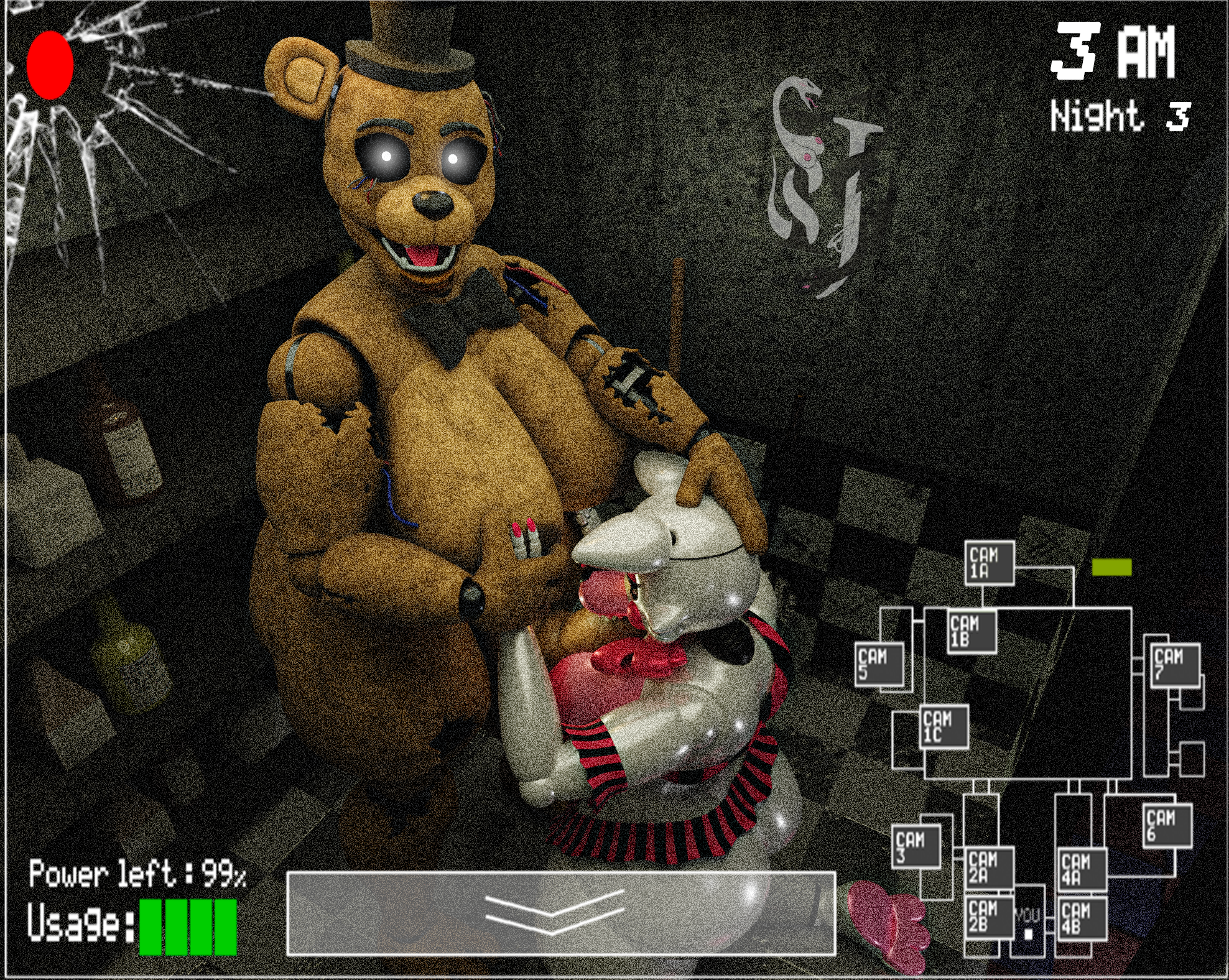Show camera CAM 2A
This screenshot has height=980, width=1229.
click(989, 868)
